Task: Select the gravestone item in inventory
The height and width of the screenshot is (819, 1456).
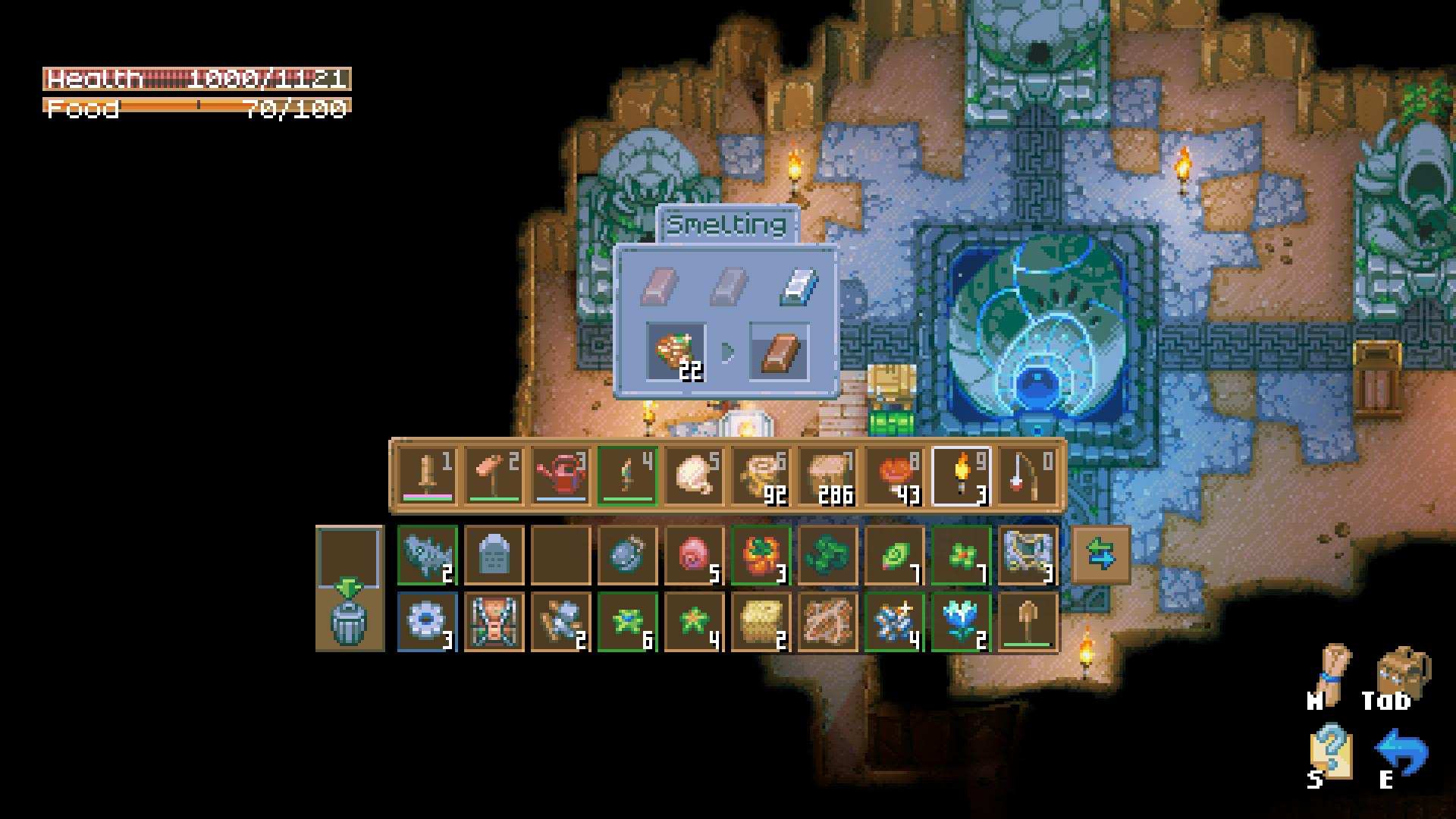Action: click(x=494, y=555)
